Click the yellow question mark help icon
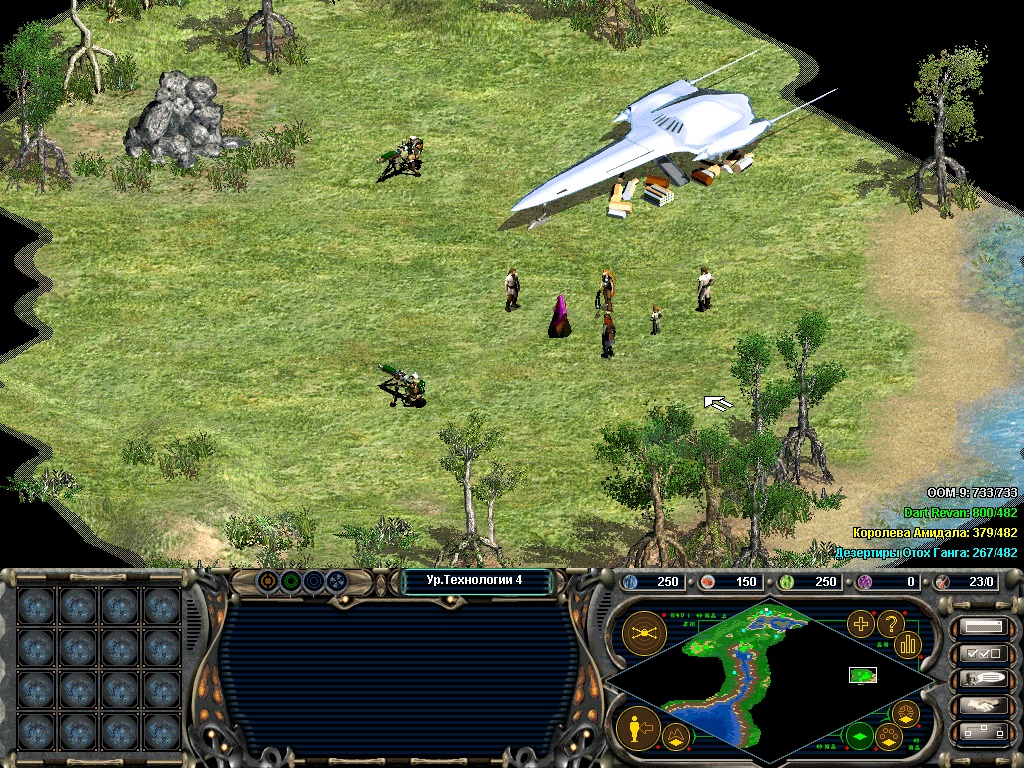1024x768 pixels. click(890, 624)
